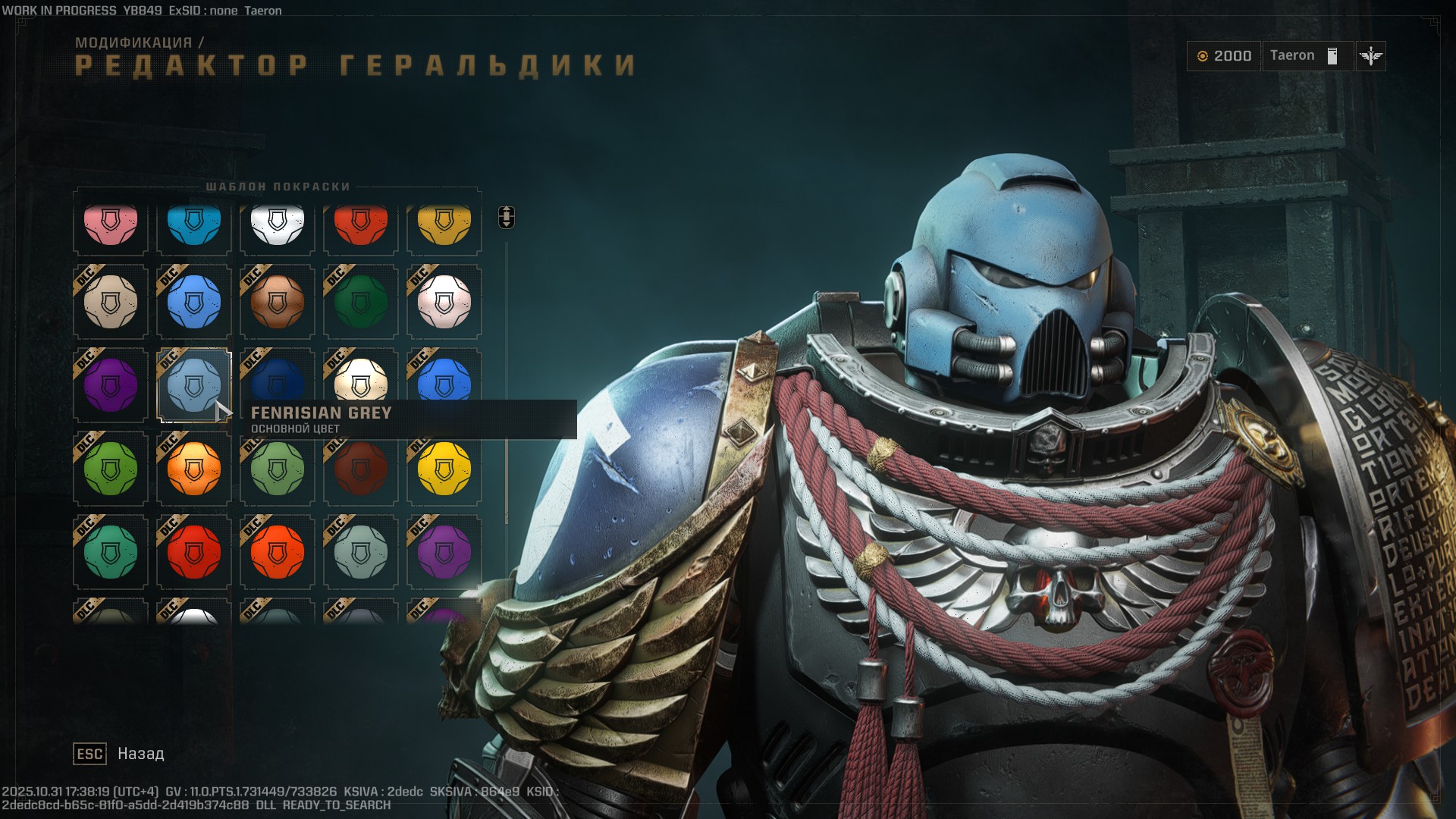Image resolution: width=1456 pixels, height=819 pixels.
Task: Click the coin balance showing 2000
Action: pyautogui.click(x=1223, y=55)
